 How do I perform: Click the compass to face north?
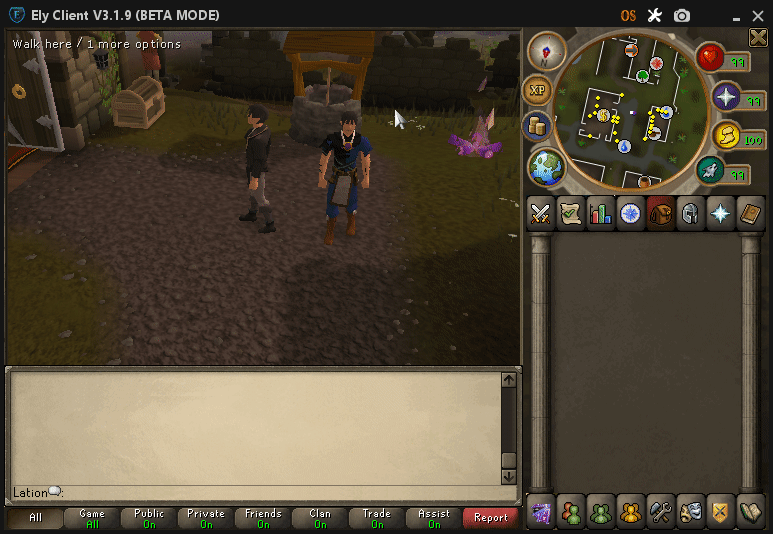point(547,50)
